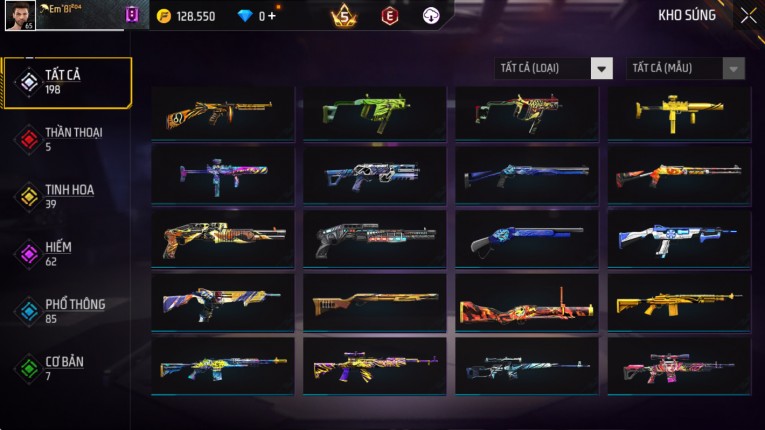
Task: Click the red hexagon E badge
Action: [389, 16]
